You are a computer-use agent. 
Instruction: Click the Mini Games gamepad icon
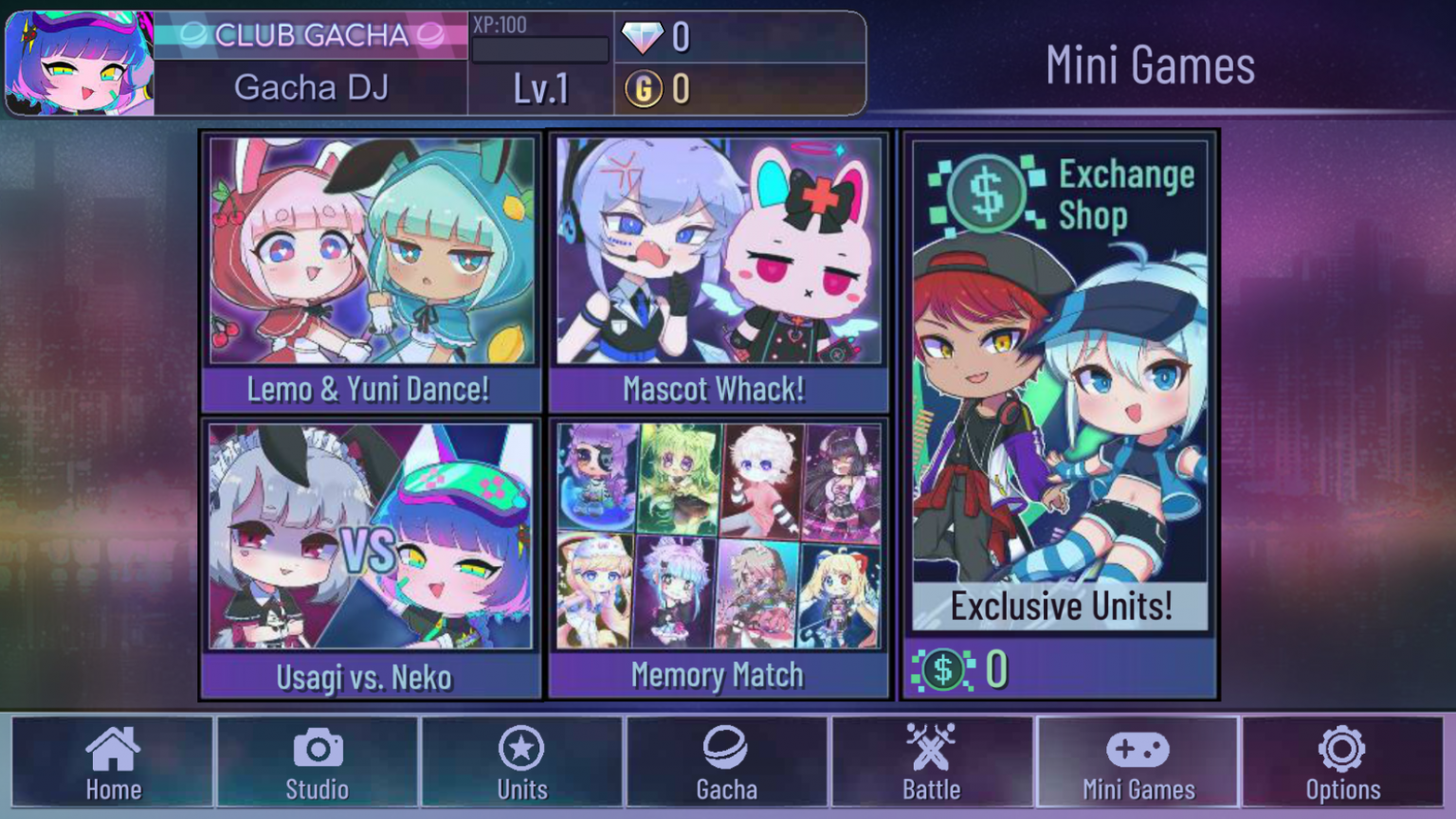coord(1135,749)
